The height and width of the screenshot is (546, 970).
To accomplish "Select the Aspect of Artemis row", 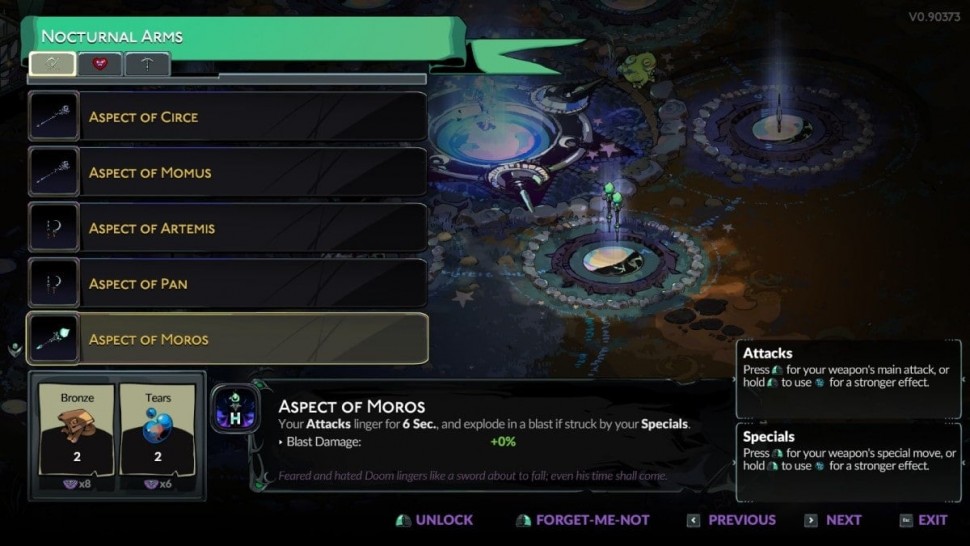I will click(x=228, y=228).
